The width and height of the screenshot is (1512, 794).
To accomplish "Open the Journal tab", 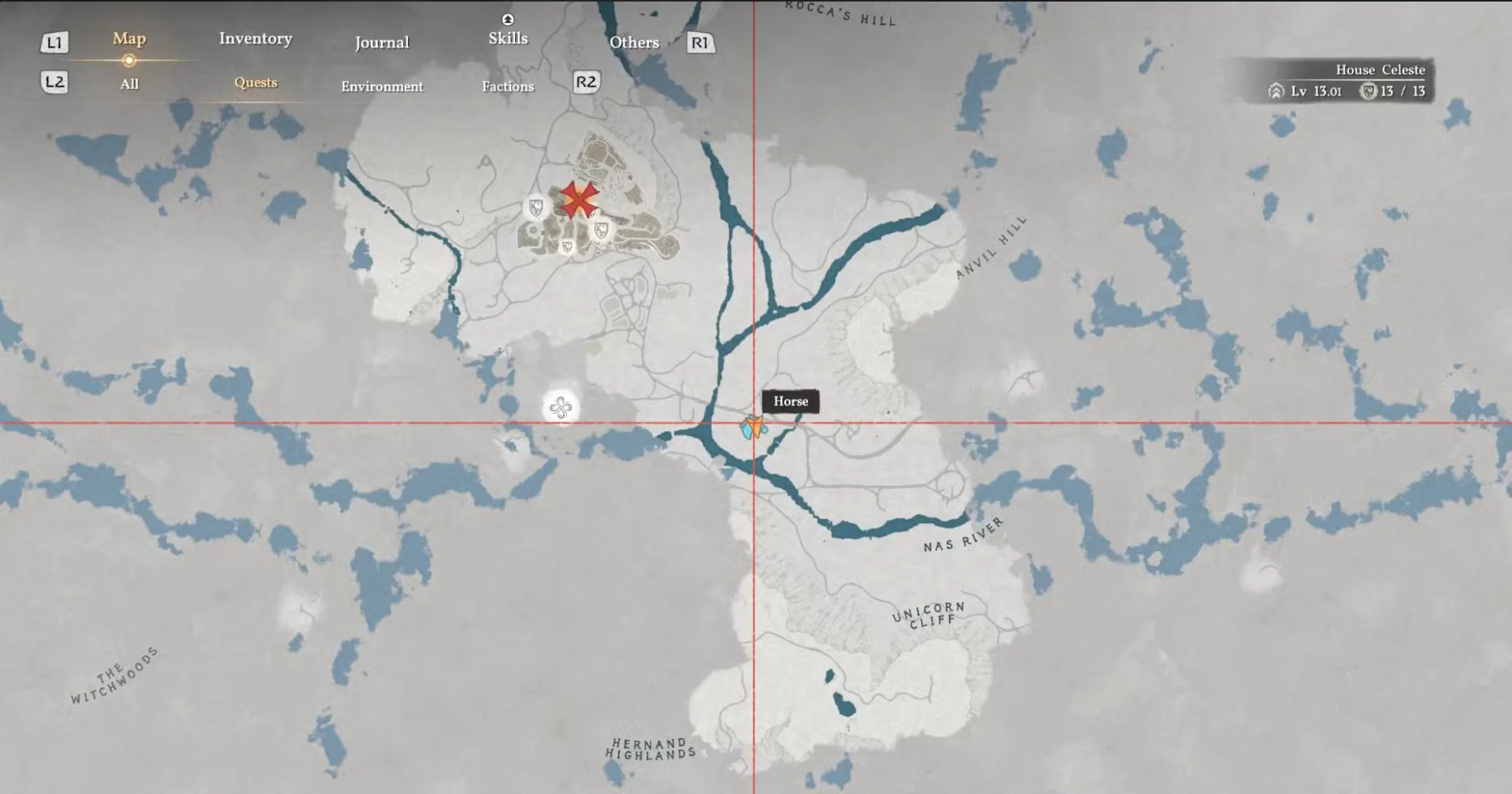I will (x=382, y=42).
